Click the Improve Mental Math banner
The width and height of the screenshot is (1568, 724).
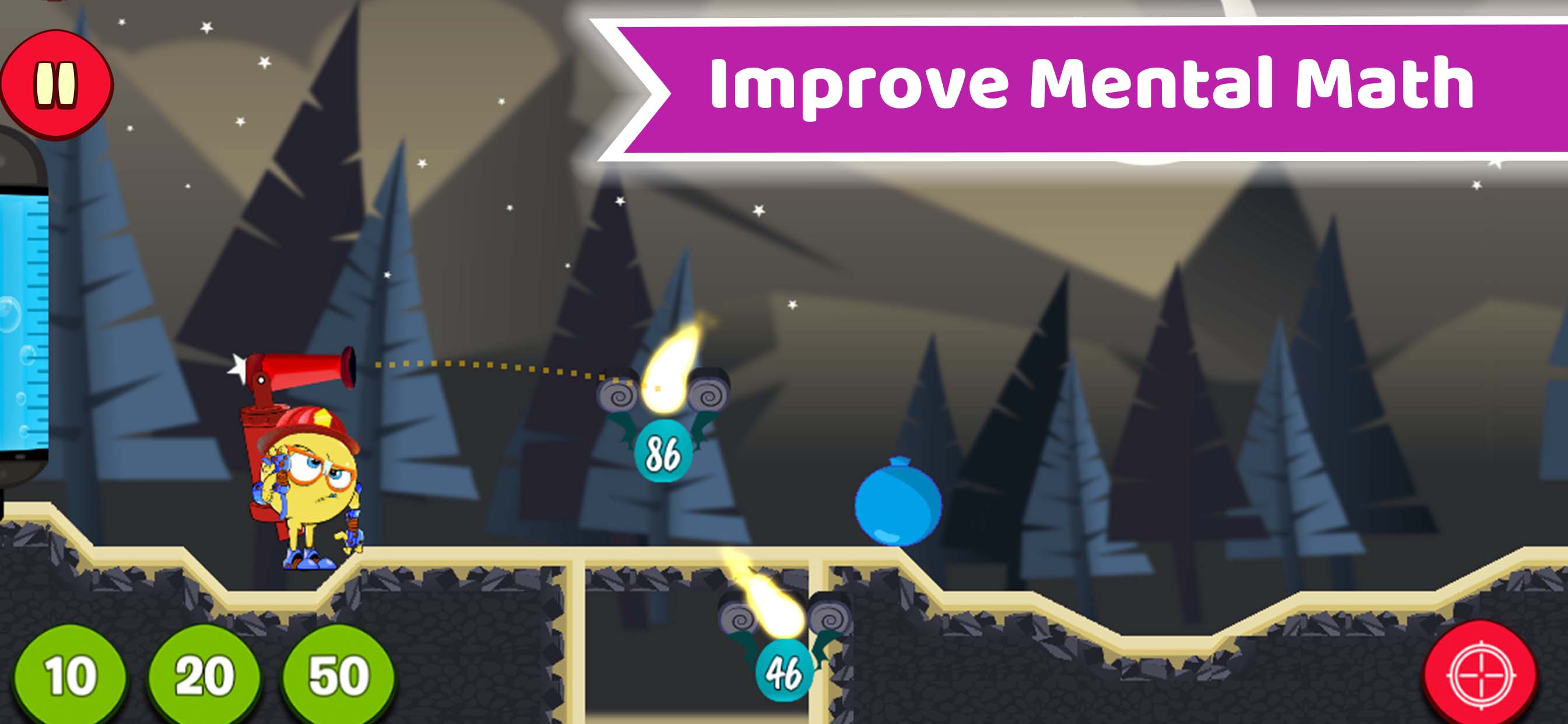click(x=1083, y=92)
